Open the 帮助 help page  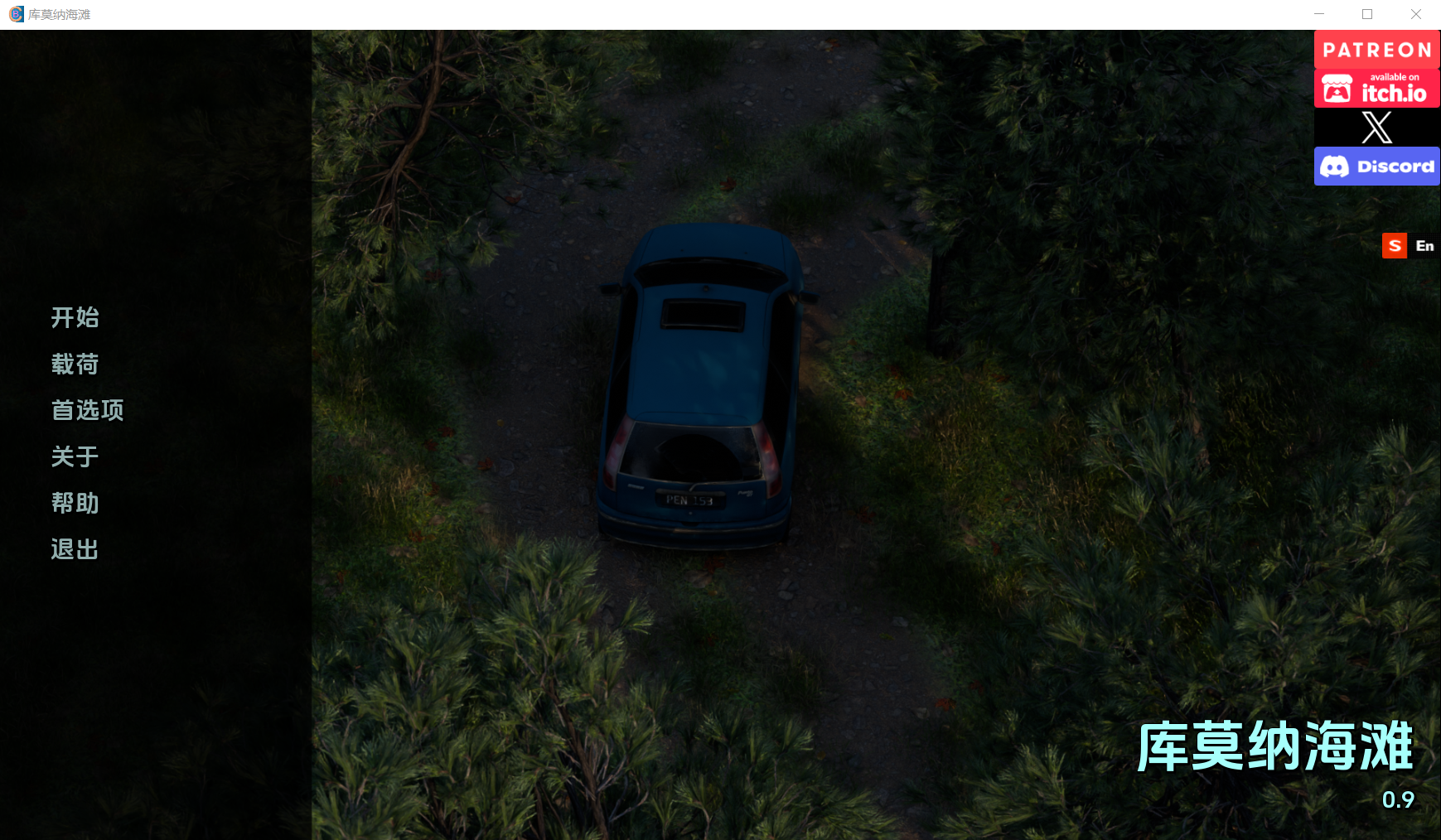75,503
